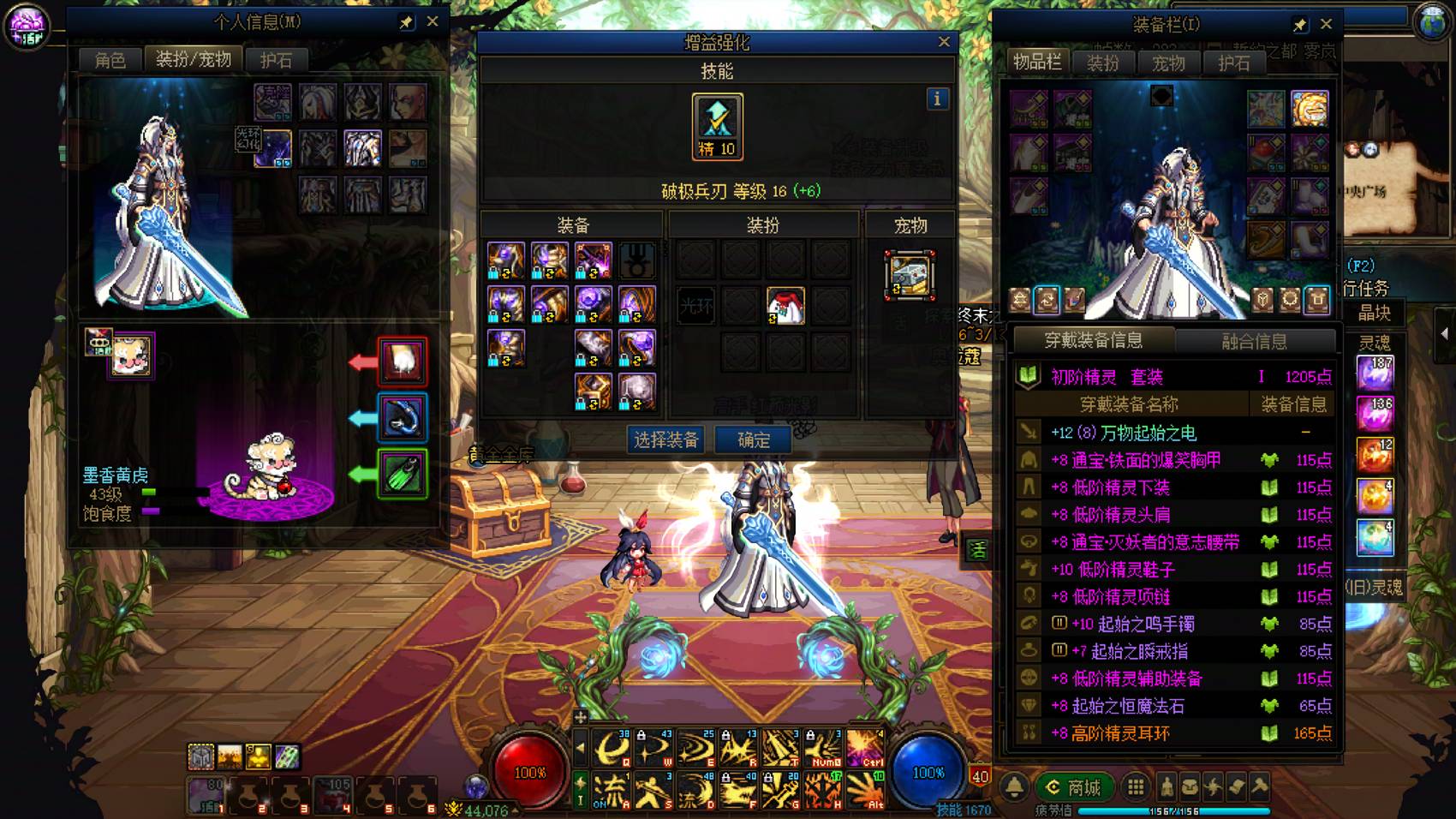Select the pet item in the 宠物 slot
This screenshot has width=1456, height=819.
(910, 275)
